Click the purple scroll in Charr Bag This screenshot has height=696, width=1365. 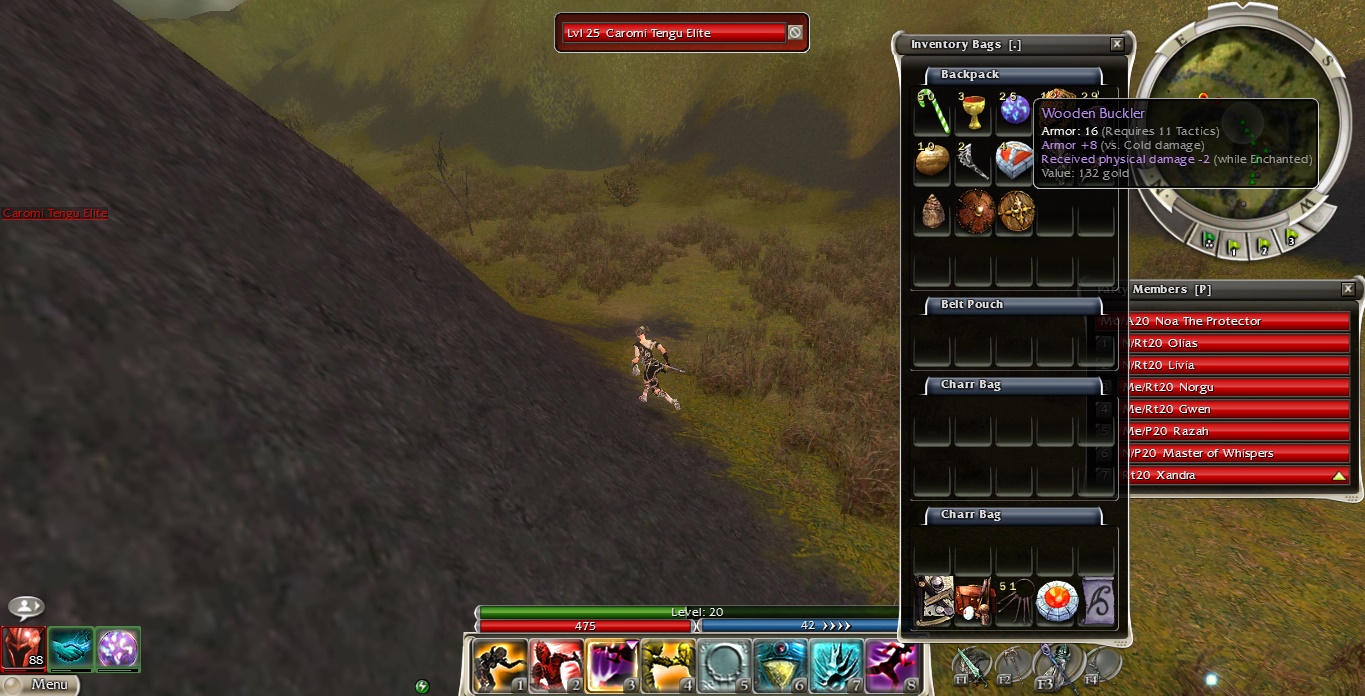[1097, 603]
